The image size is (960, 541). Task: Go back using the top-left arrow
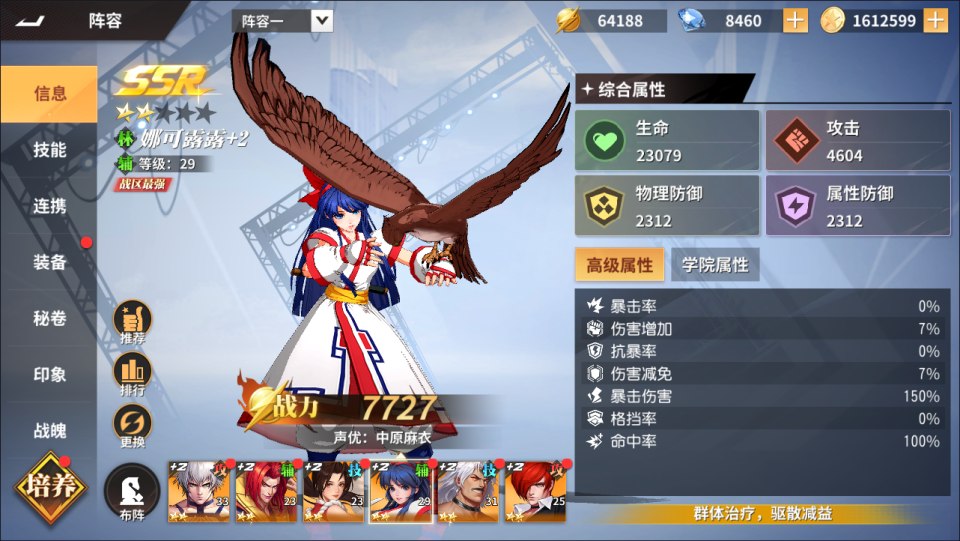[31, 20]
